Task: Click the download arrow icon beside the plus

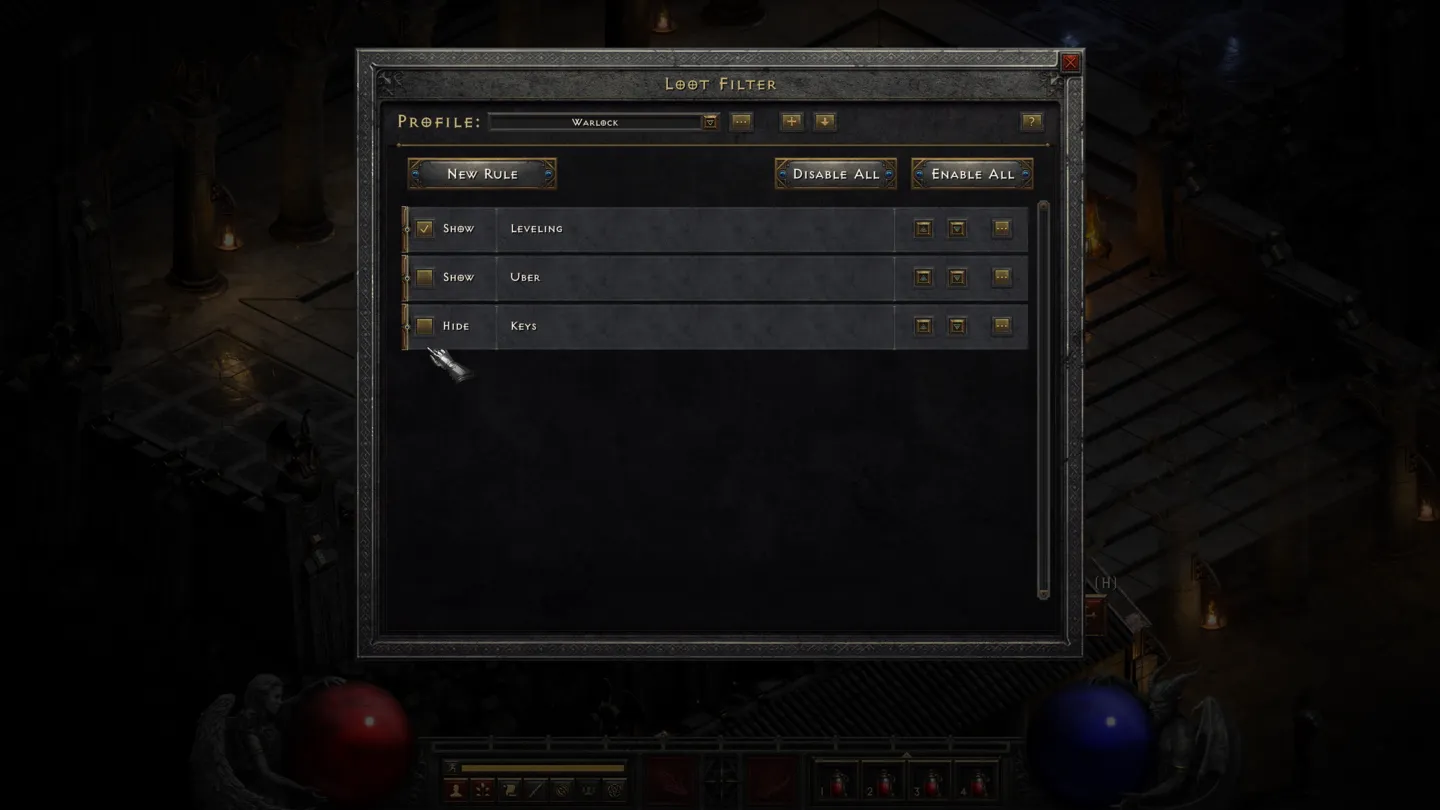Action: [x=825, y=120]
